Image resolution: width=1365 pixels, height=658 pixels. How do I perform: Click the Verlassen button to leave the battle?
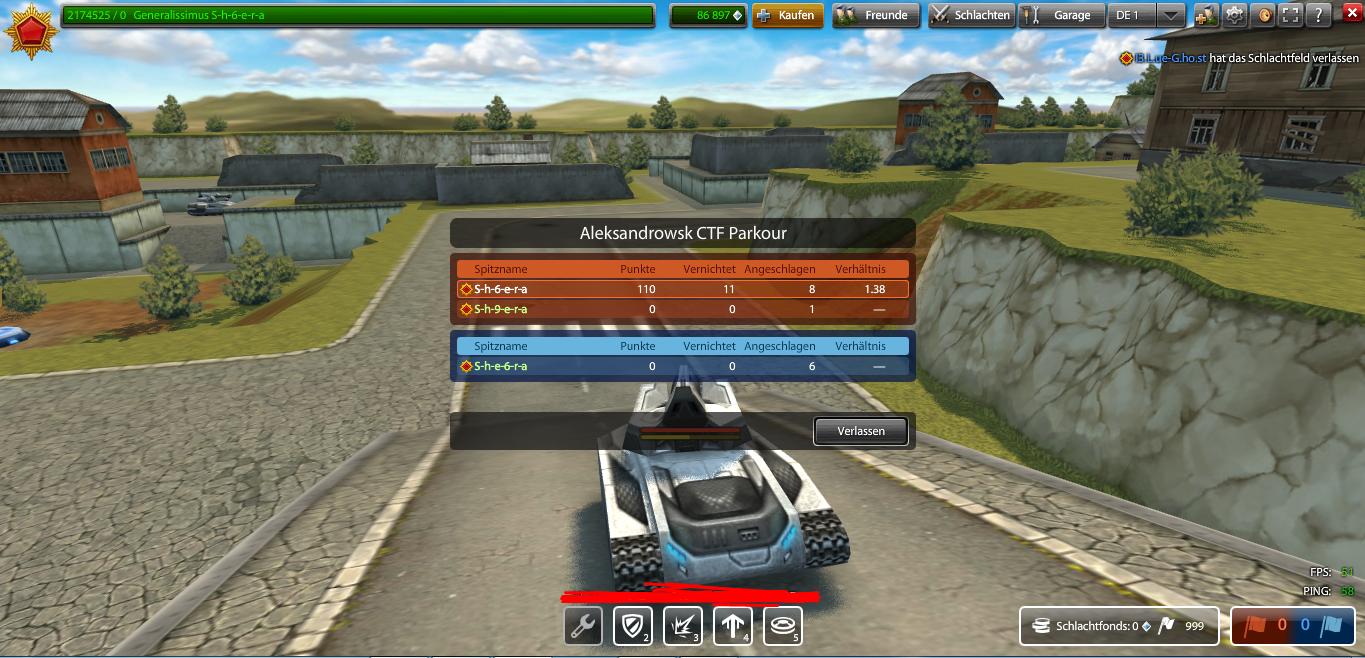(x=861, y=431)
